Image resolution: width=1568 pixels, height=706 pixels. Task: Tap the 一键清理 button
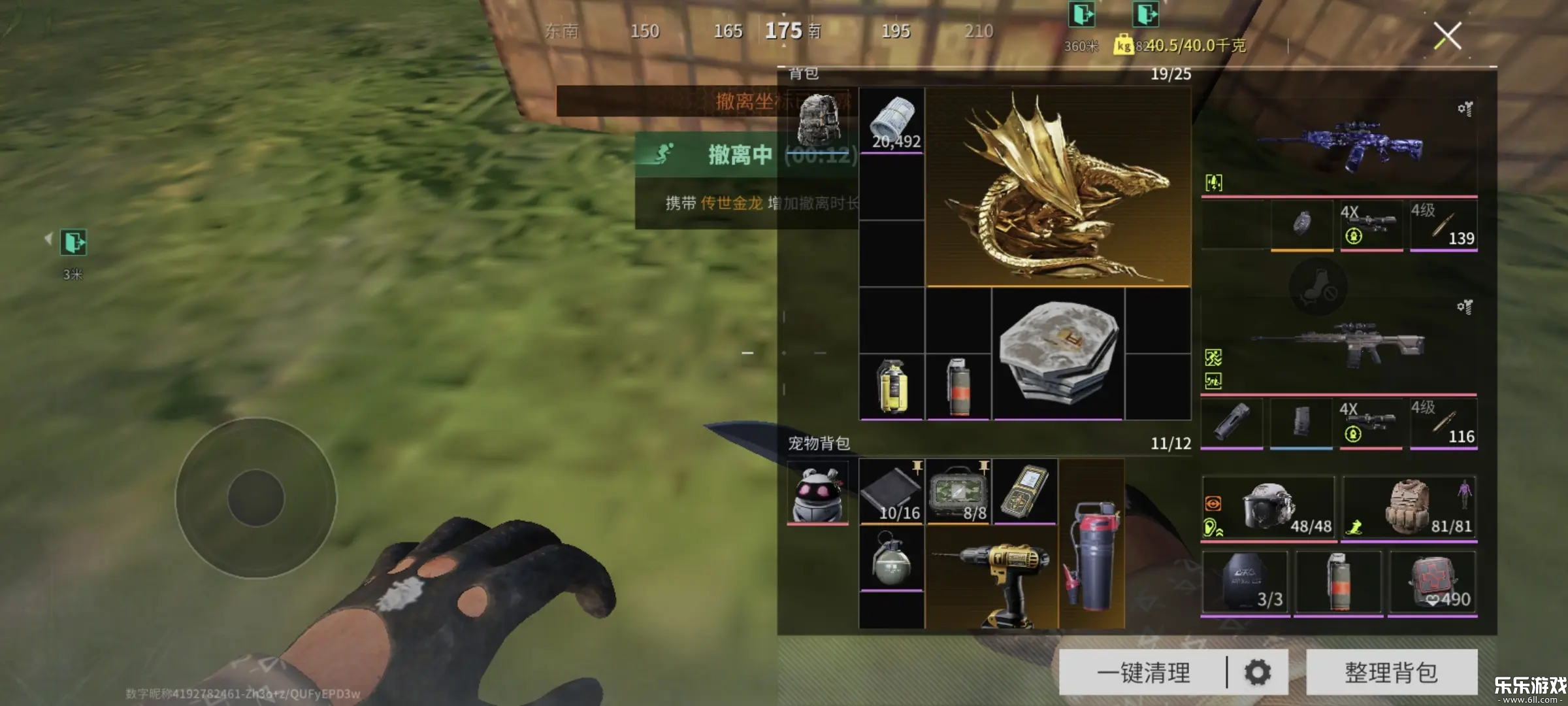click(x=1143, y=672)
